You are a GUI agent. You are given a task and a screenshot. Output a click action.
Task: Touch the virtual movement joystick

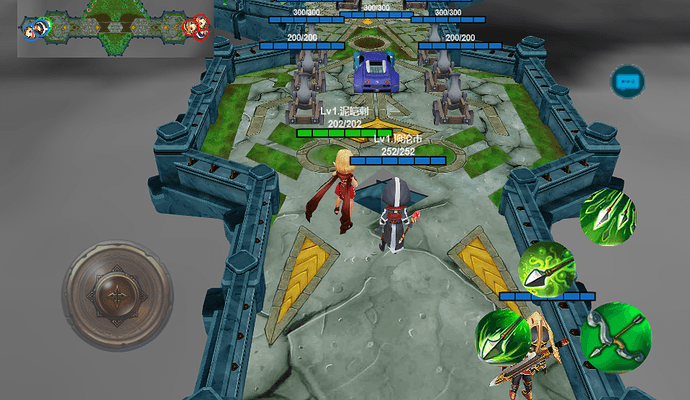118,294
